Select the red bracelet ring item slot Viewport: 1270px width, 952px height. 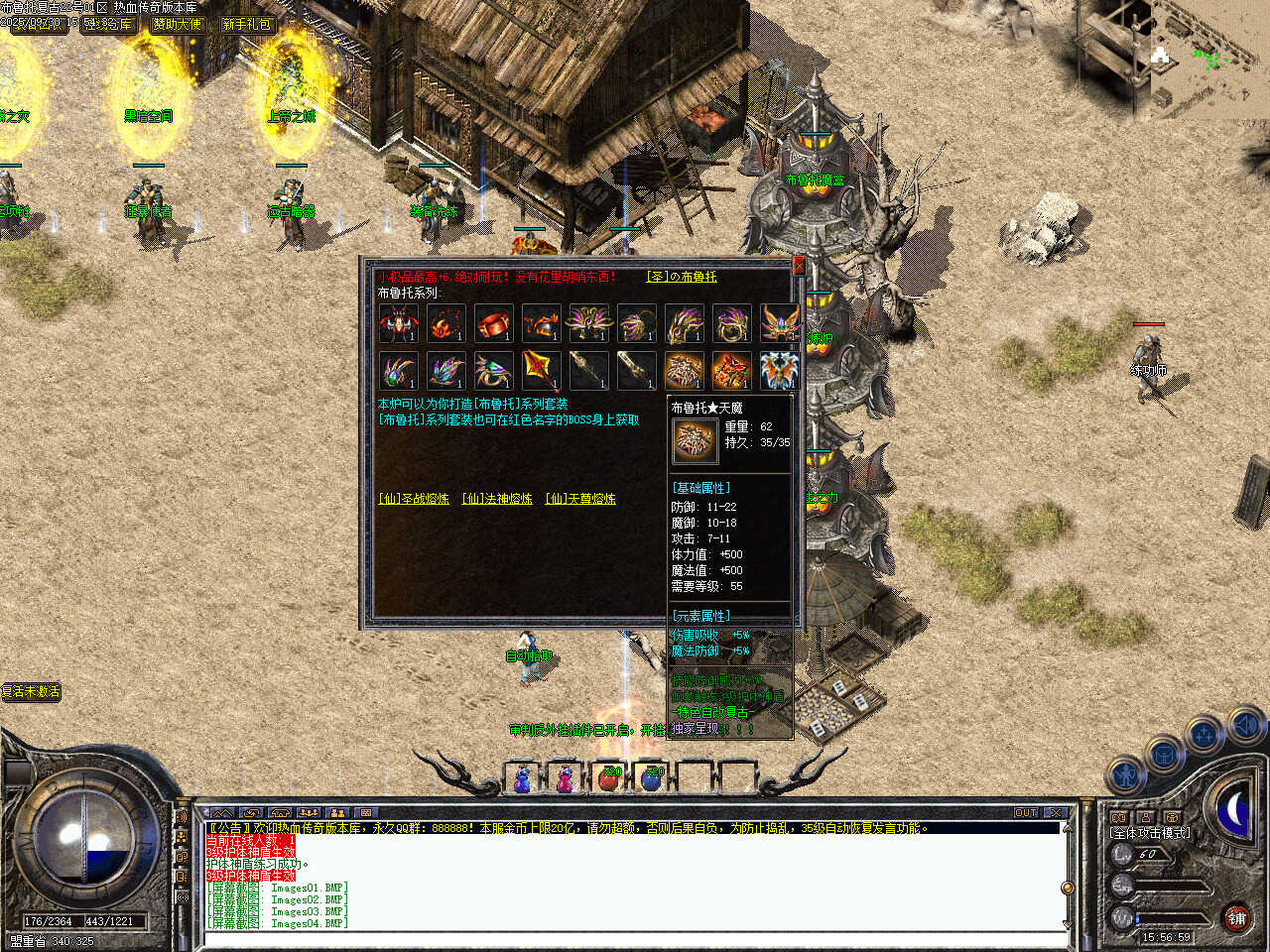(493, 323)
